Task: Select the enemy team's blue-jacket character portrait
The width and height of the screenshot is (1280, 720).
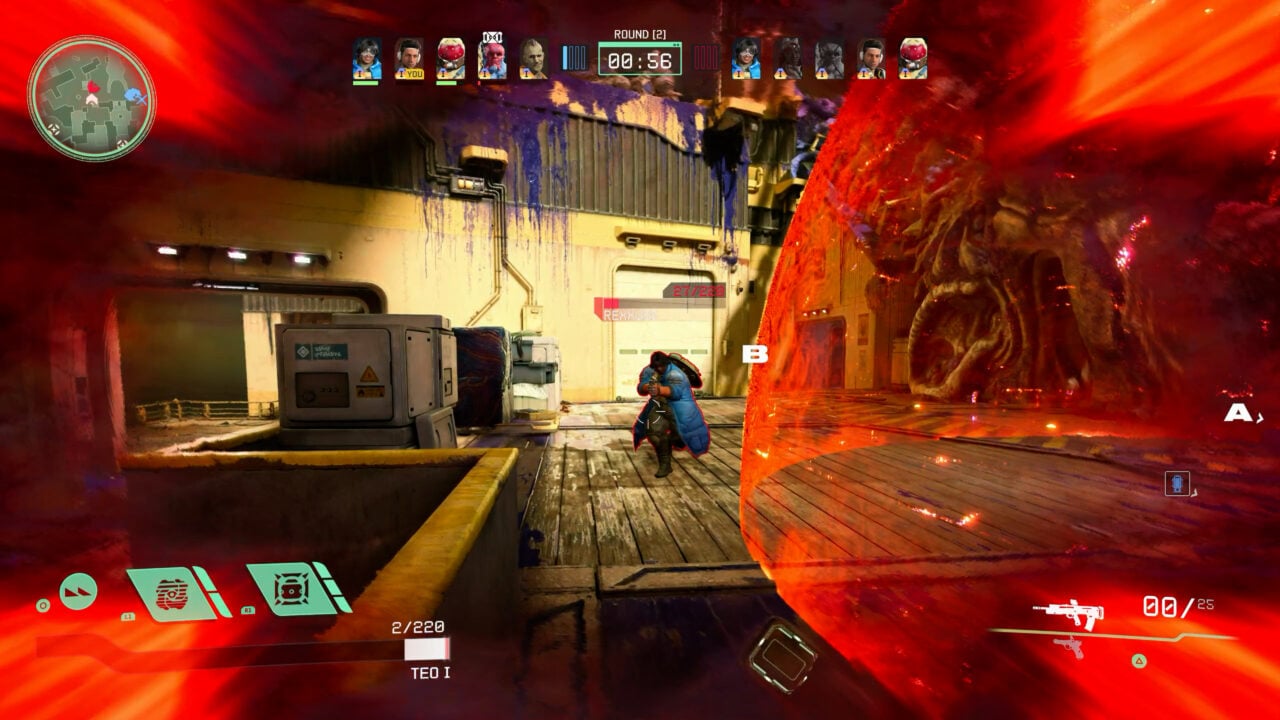Action: pos(746,58)
